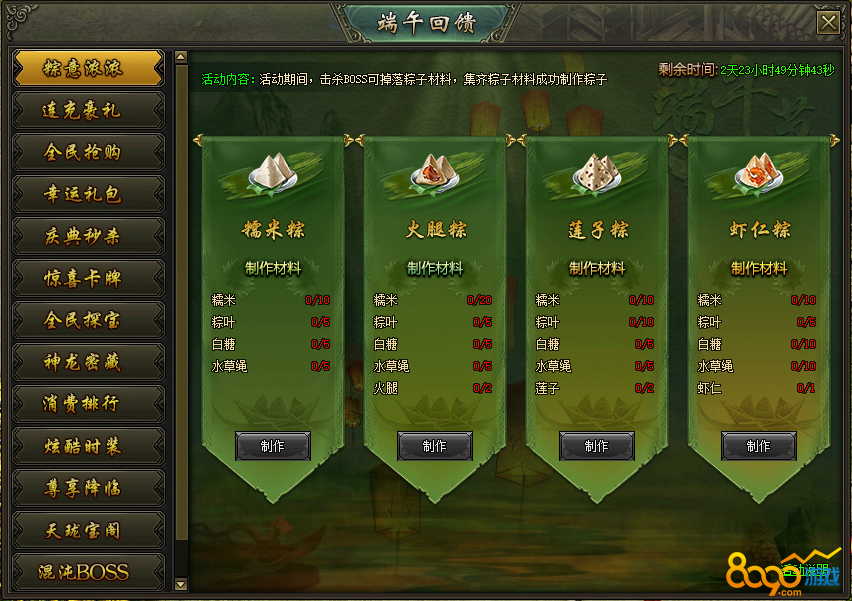The width and height of the screenshot is (852, 601).
Task: Open the 混沌BOSS tab
Action: pos(88,572)
